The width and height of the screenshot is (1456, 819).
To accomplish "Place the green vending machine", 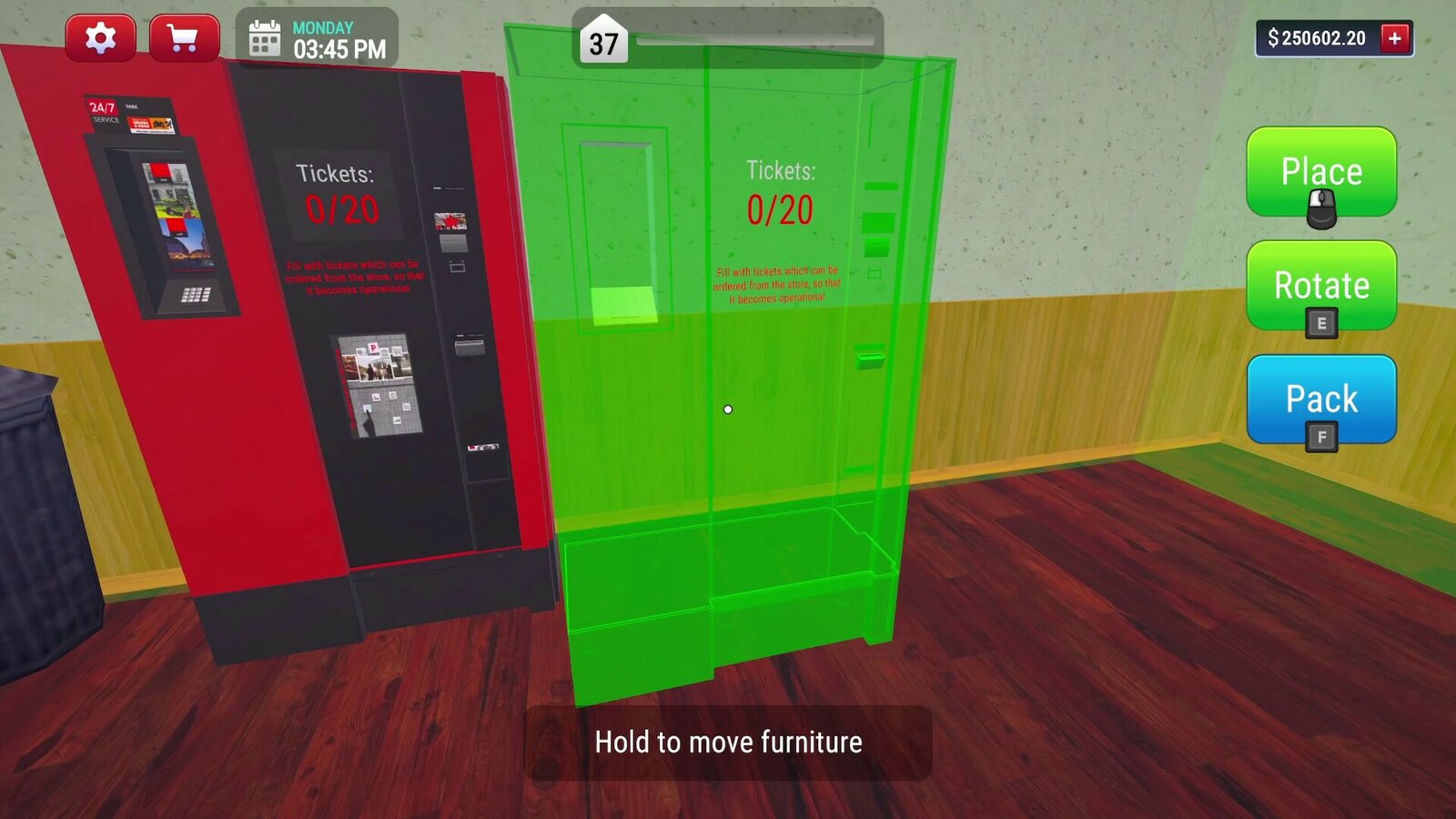I will 1321,172.
